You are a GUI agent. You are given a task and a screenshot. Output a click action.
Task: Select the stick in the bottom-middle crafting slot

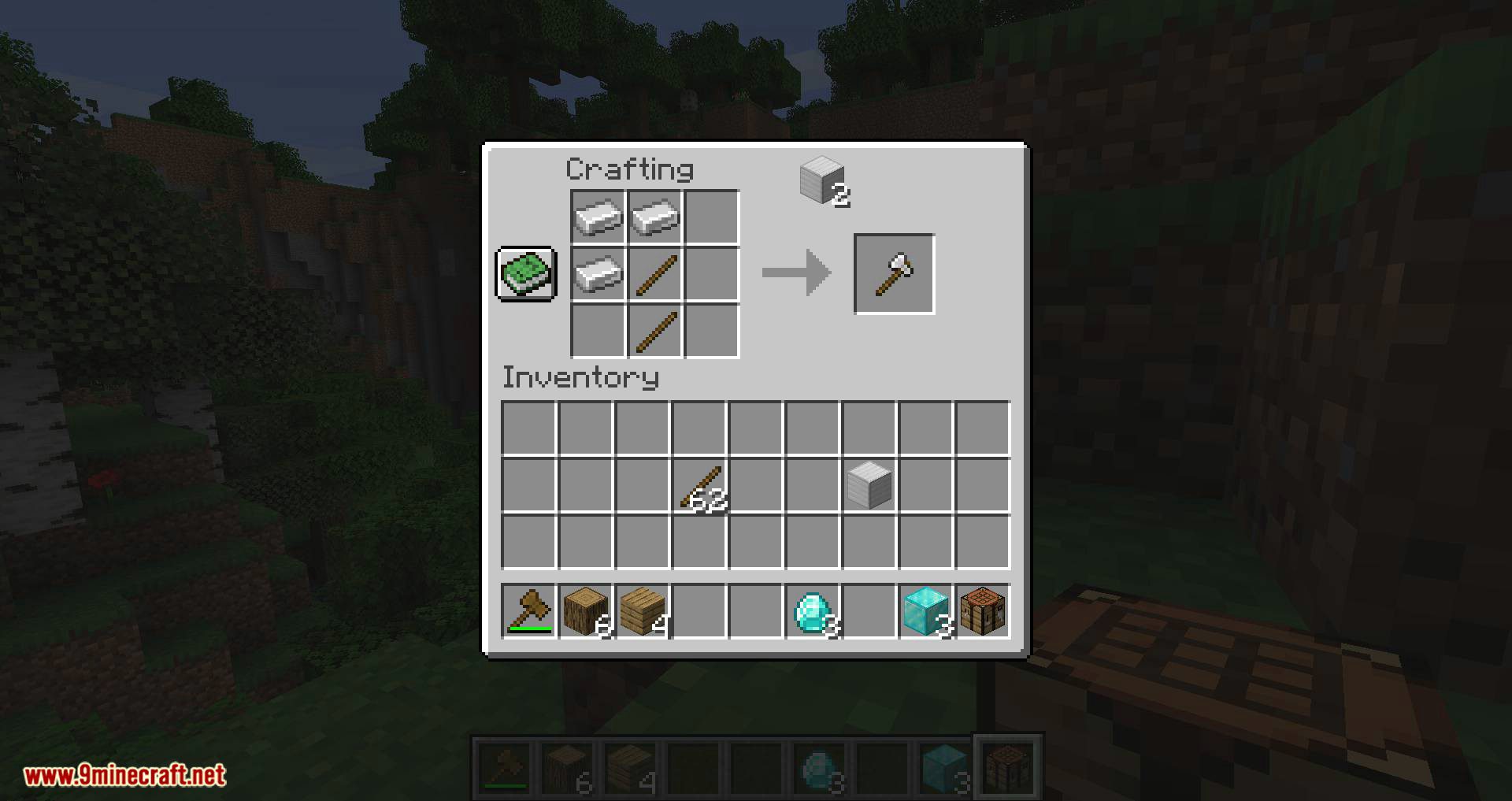(x=655, y=332)
